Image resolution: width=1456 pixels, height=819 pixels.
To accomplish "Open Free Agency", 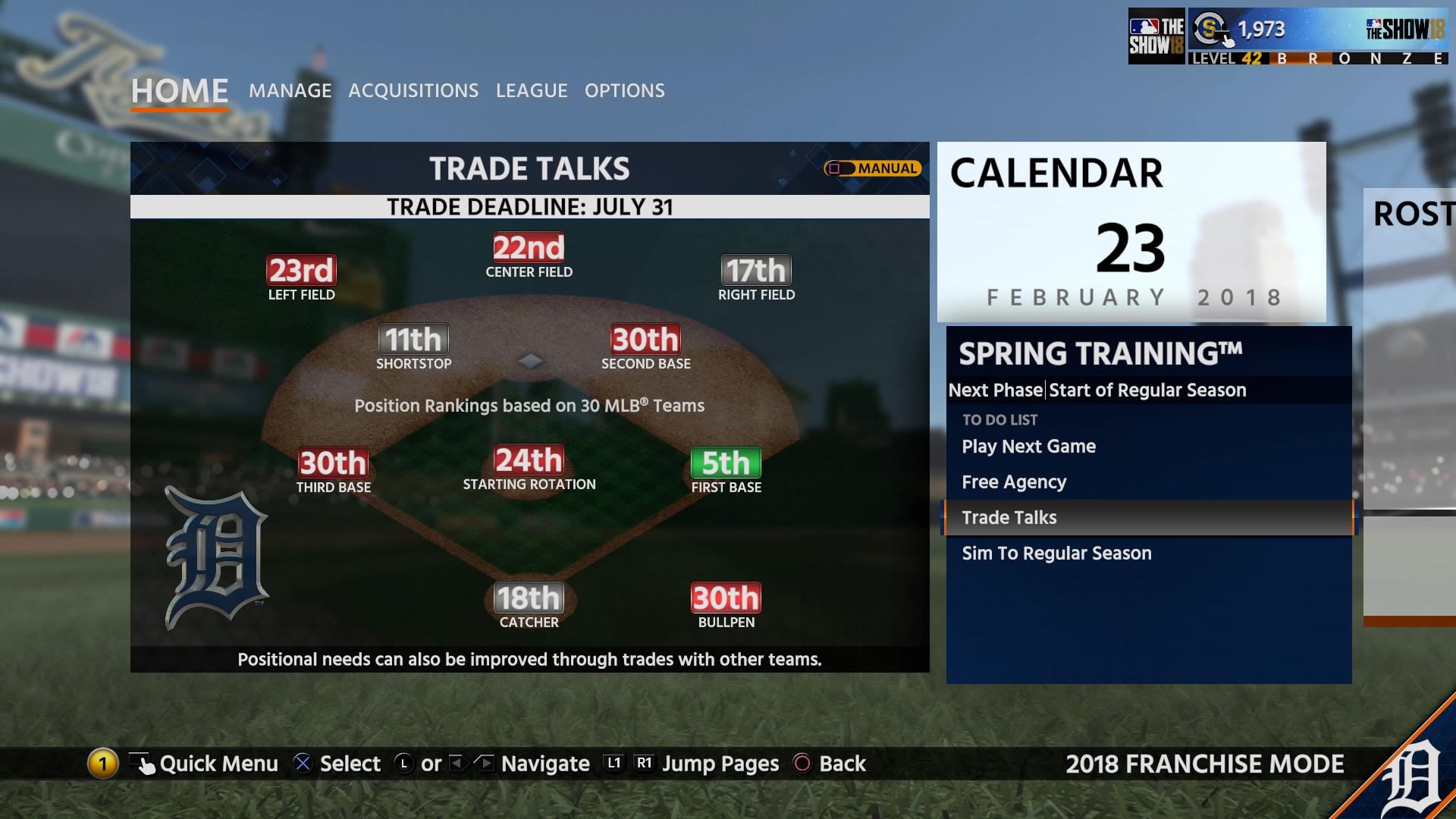I will [1014, 482].
